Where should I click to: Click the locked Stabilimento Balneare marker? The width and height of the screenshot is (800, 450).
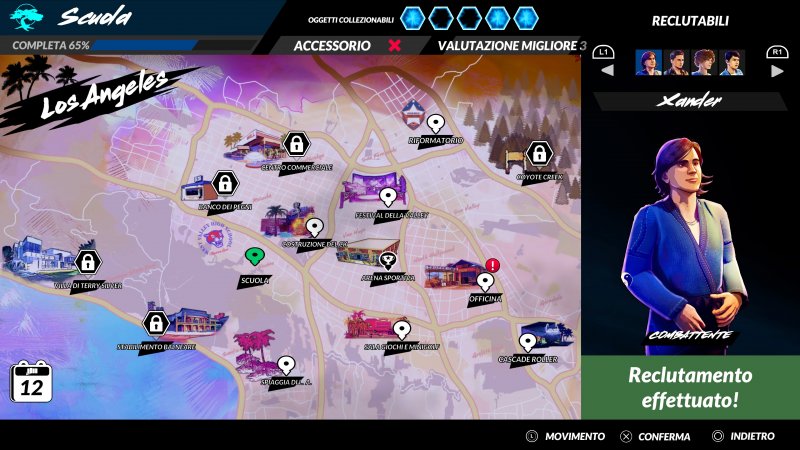pos(155,323)
